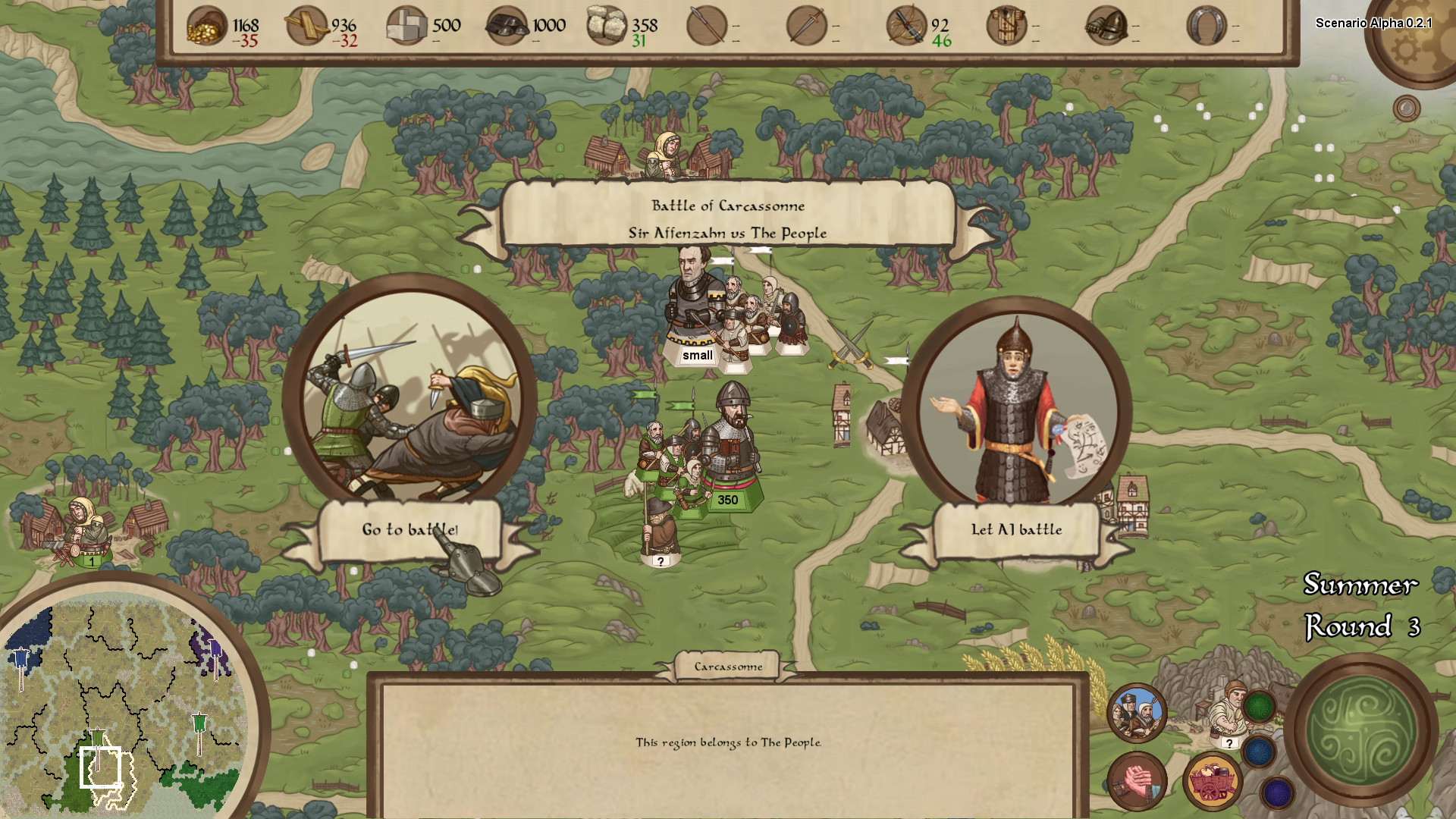
Task: Click the horseshoe resource icon
Action: [1206, 27]
